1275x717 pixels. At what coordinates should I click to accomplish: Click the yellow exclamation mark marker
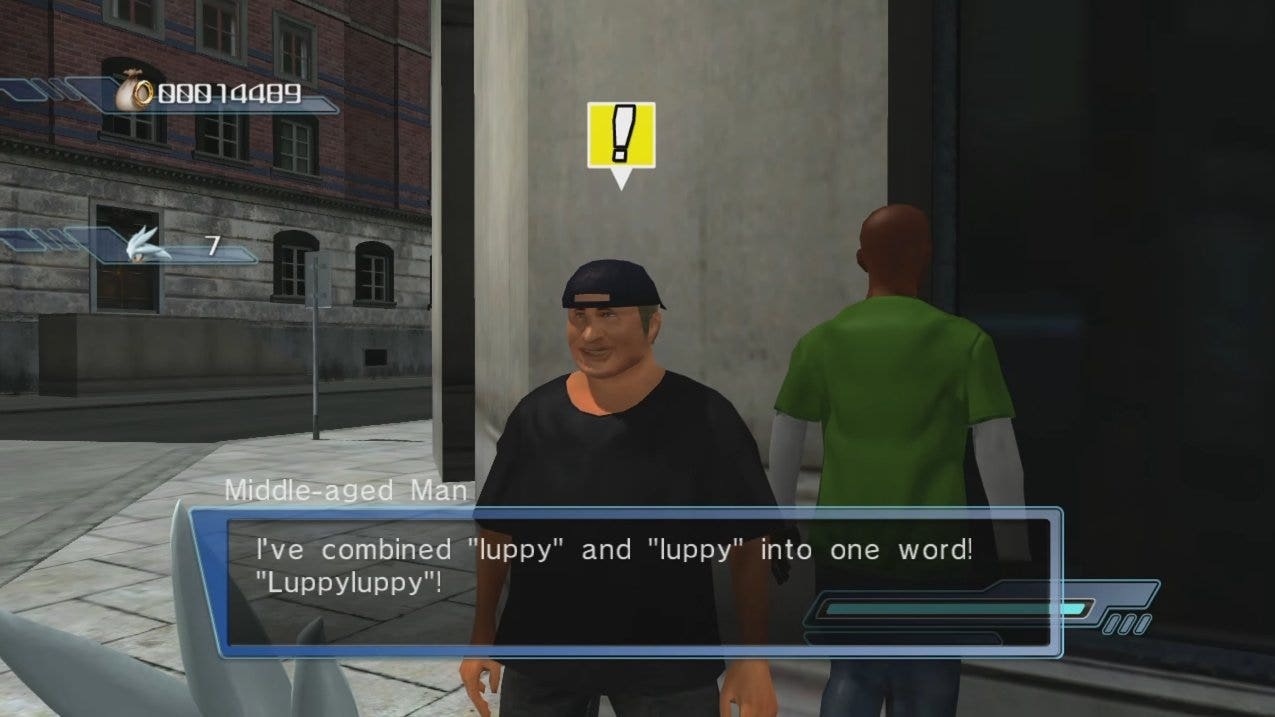(621, 135)
